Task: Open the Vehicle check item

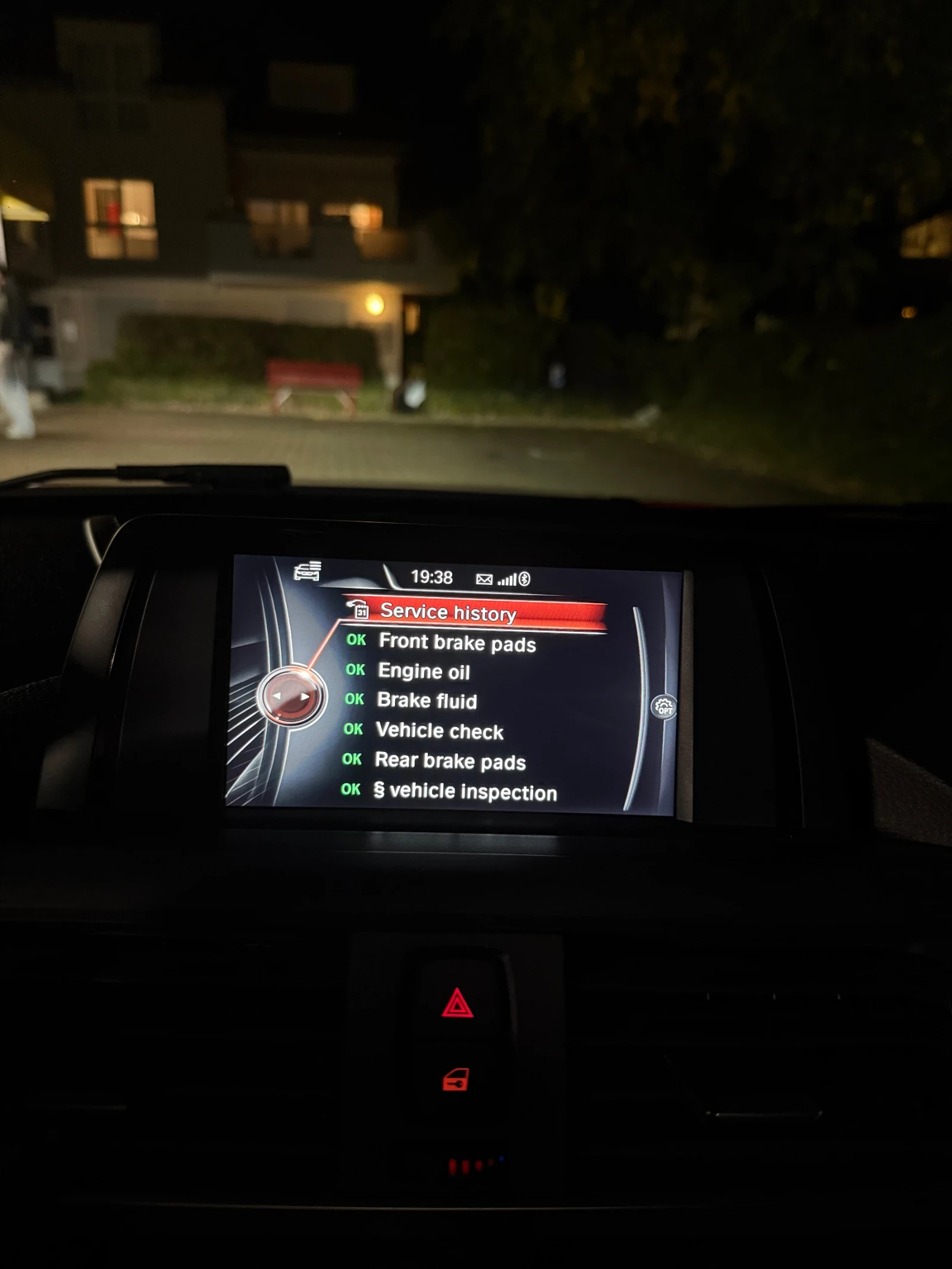Action: [x=439, y=731]
